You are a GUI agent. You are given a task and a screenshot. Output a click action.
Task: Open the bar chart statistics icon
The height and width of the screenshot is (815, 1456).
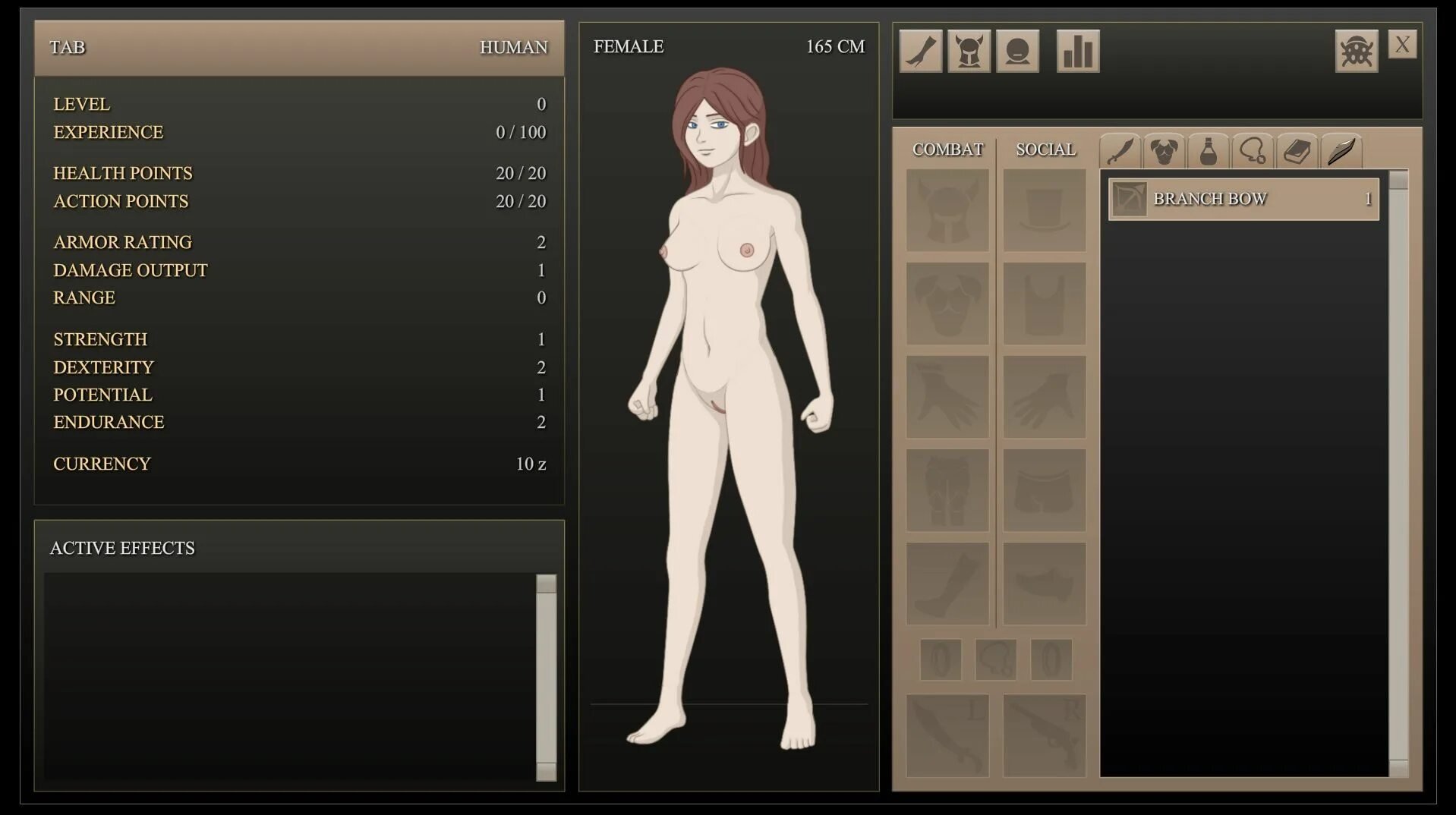1077,51
